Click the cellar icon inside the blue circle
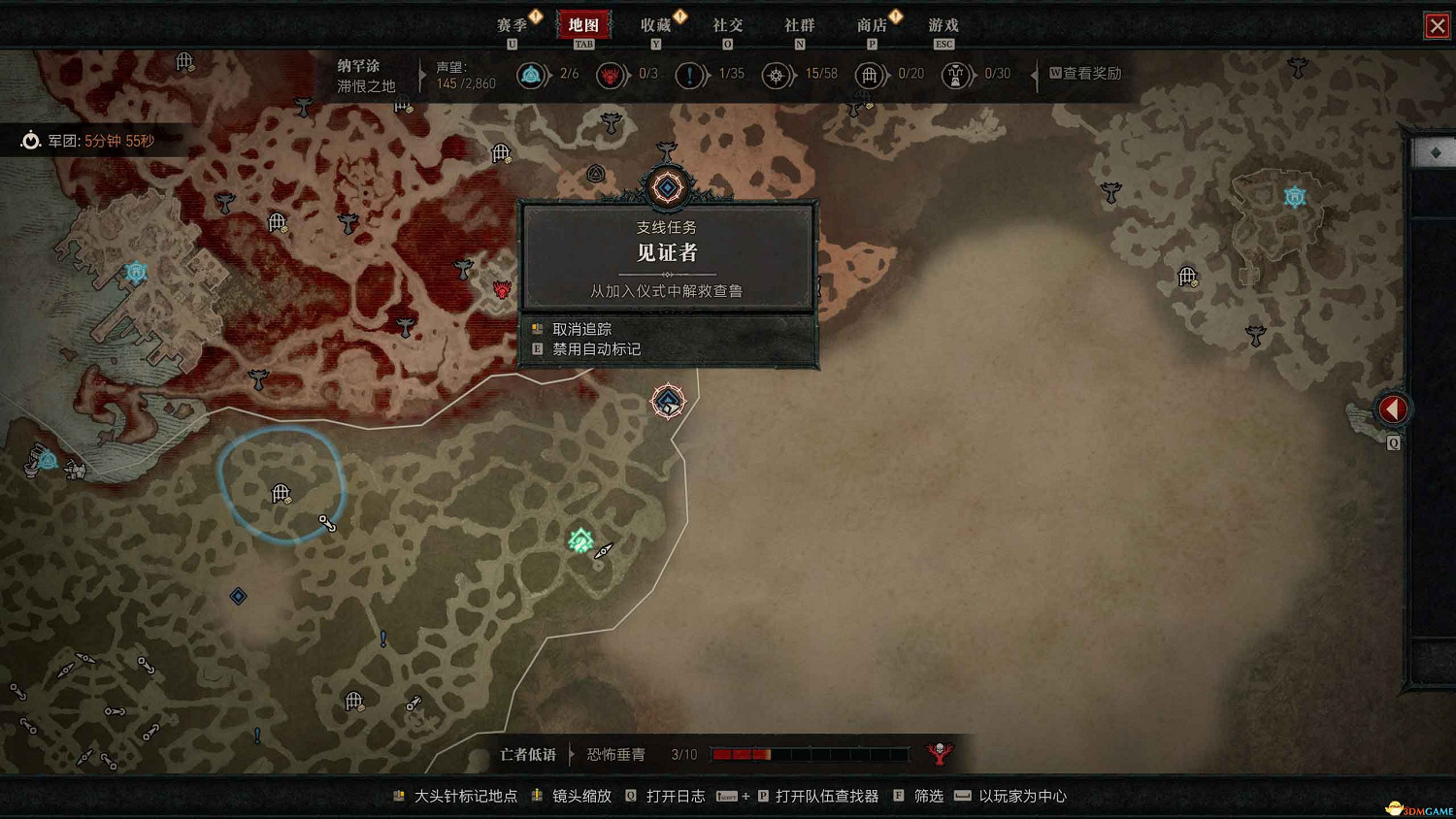Viewport: 1456px width, 819px height. (x=281, y=495)
